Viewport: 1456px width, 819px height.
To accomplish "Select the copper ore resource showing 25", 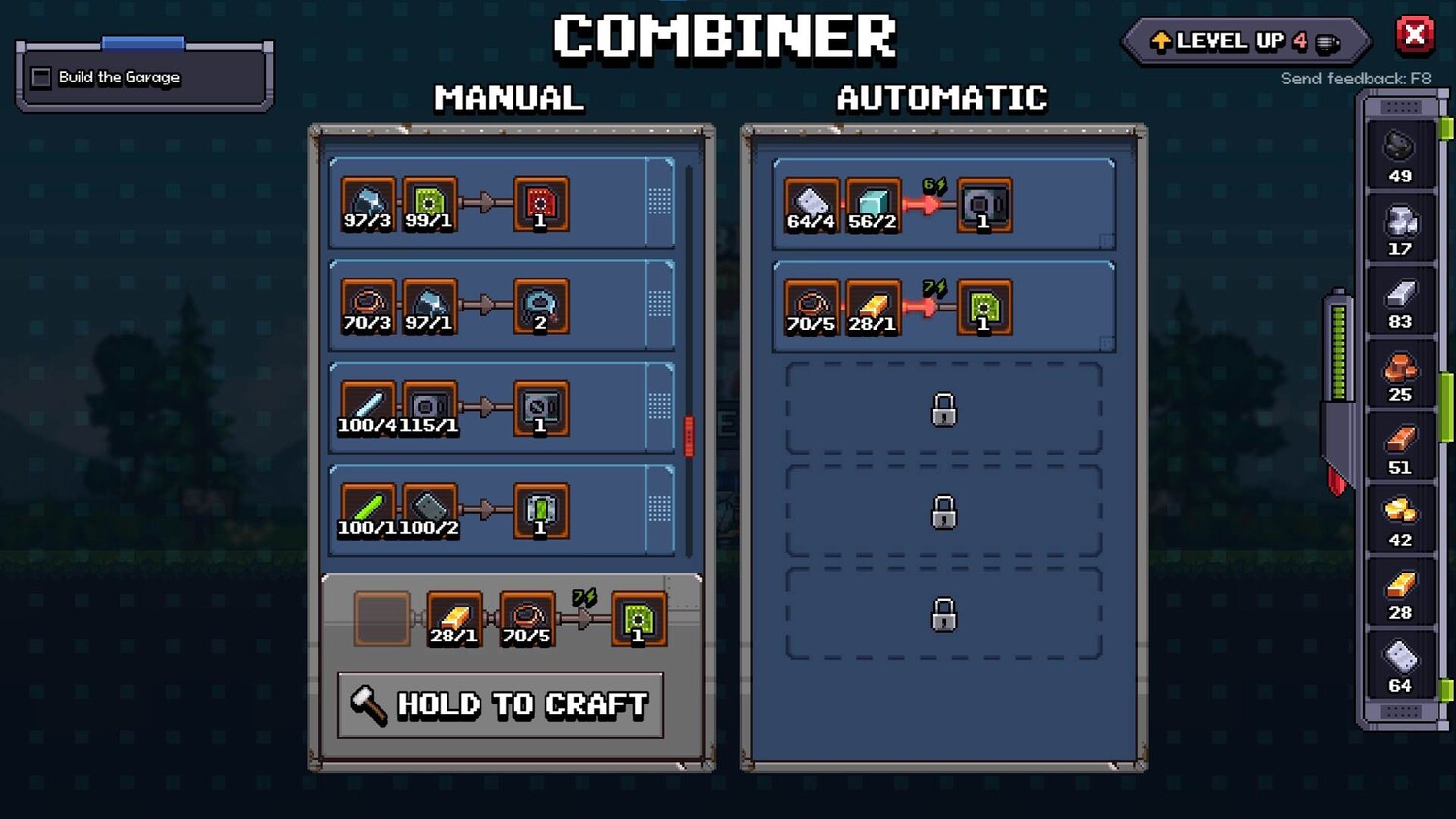I will click(1400, 375).
